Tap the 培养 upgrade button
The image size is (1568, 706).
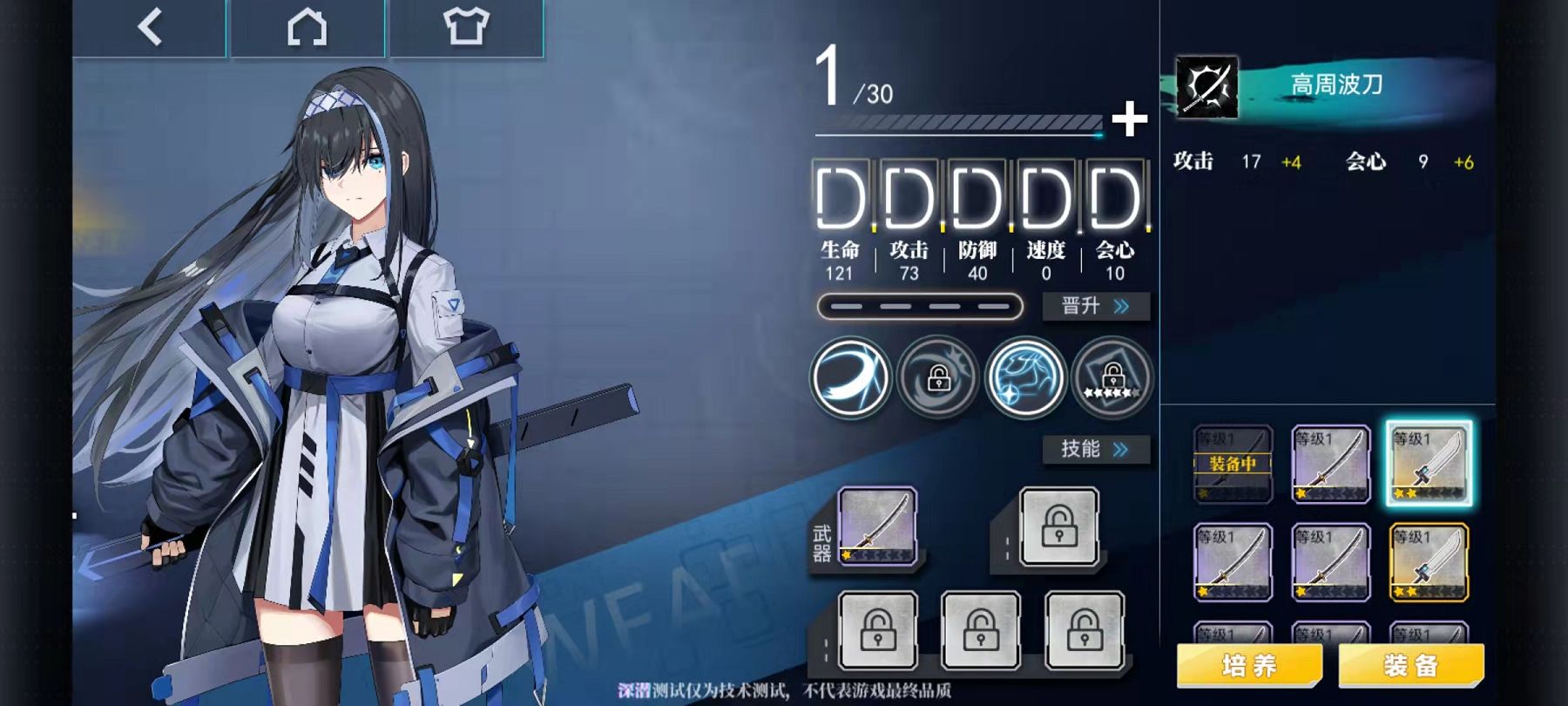[1249, 666]
